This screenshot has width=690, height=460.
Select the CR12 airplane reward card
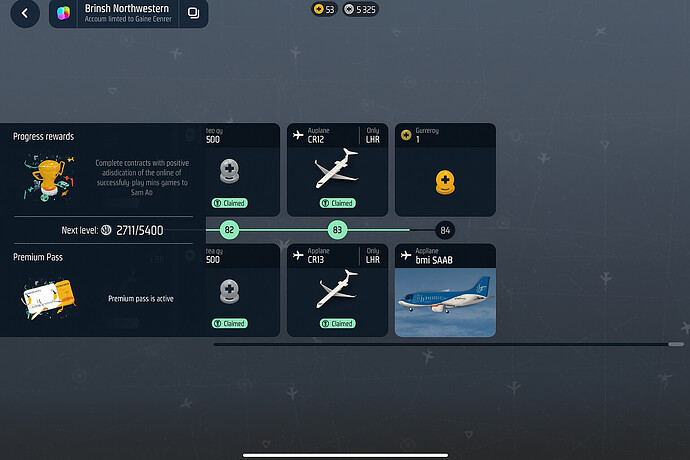(x=337, y=168)
